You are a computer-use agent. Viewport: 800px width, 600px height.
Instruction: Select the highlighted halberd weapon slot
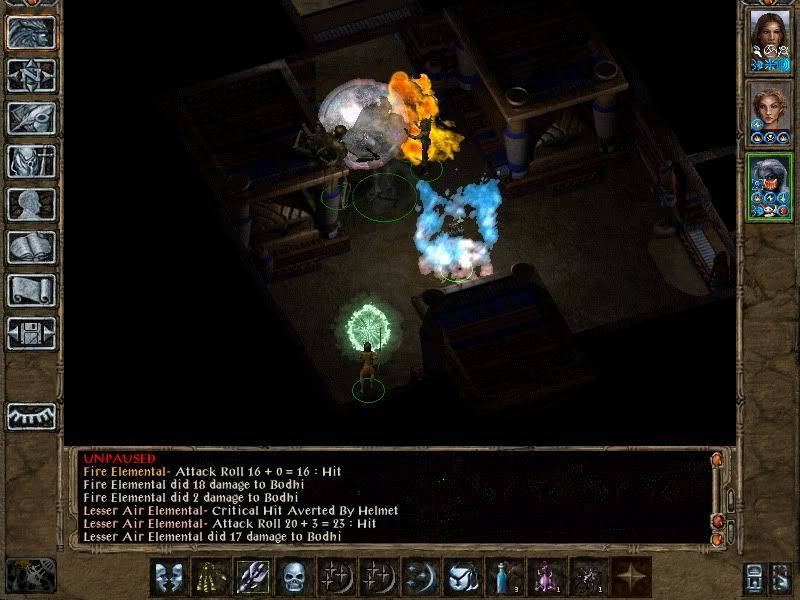[252, 577]
